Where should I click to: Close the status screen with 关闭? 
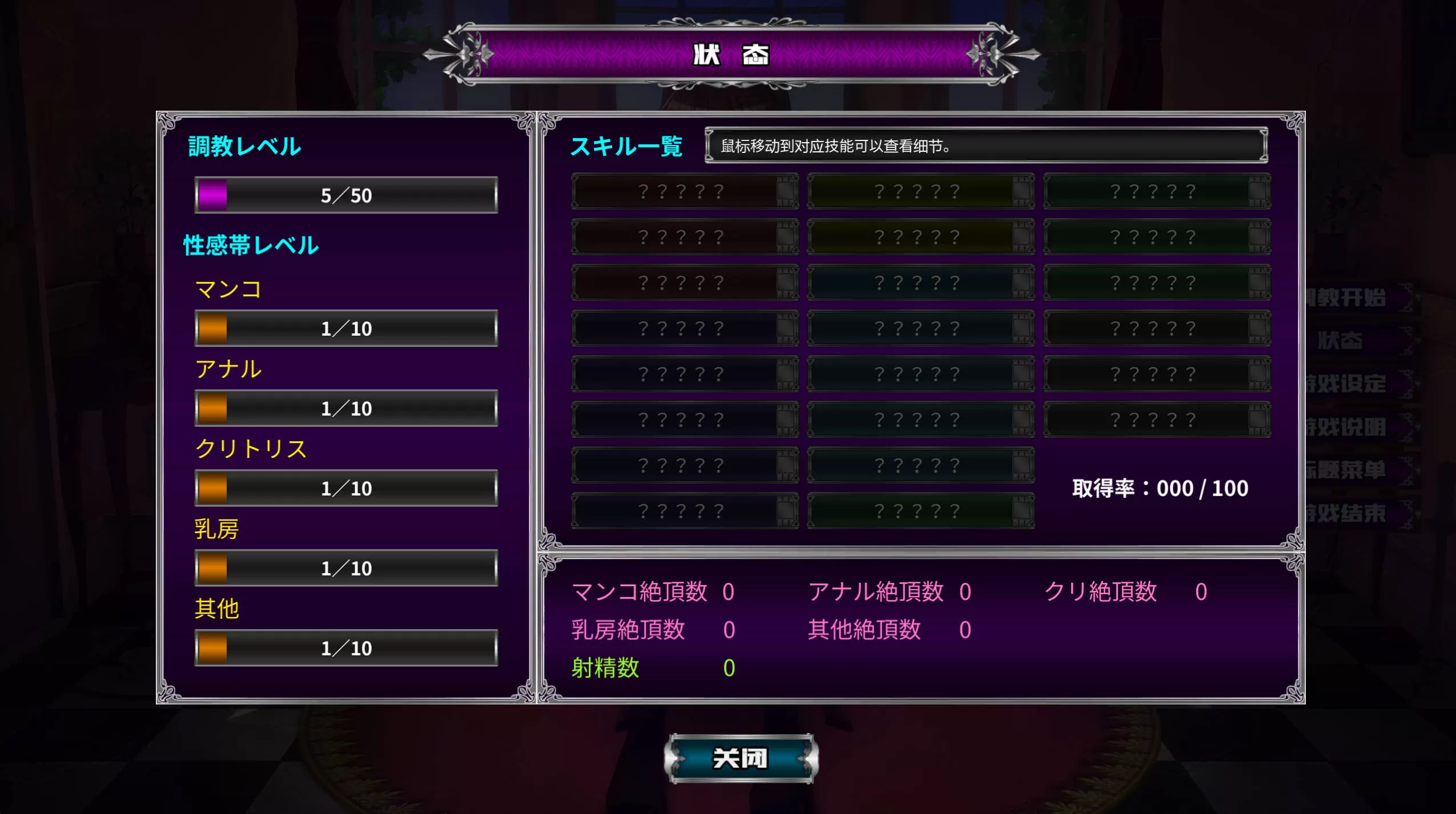coord(741,758)
